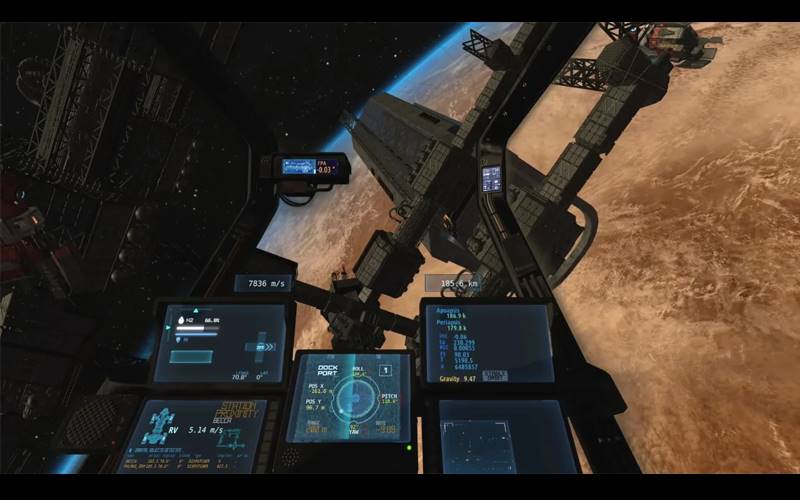Select the dock port number 1 box
The width and height of the screenshot is (800, 500).
click(x=385, y=371)
